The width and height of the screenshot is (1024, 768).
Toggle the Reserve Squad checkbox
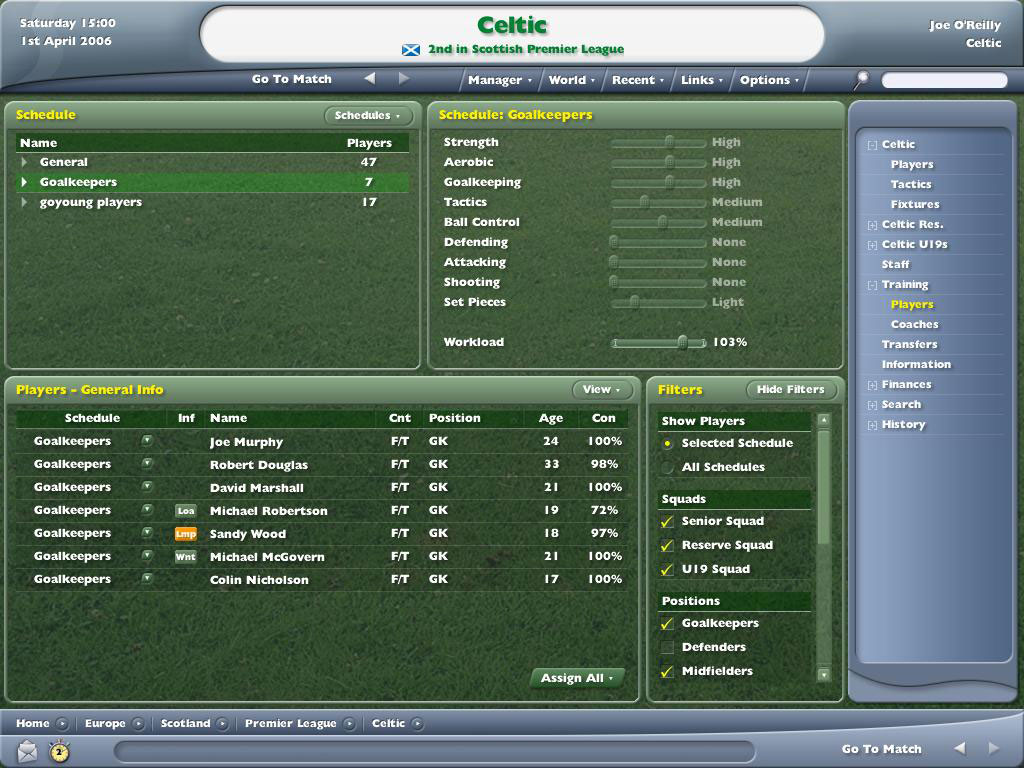pyautogui.click(x=668, y=545)
